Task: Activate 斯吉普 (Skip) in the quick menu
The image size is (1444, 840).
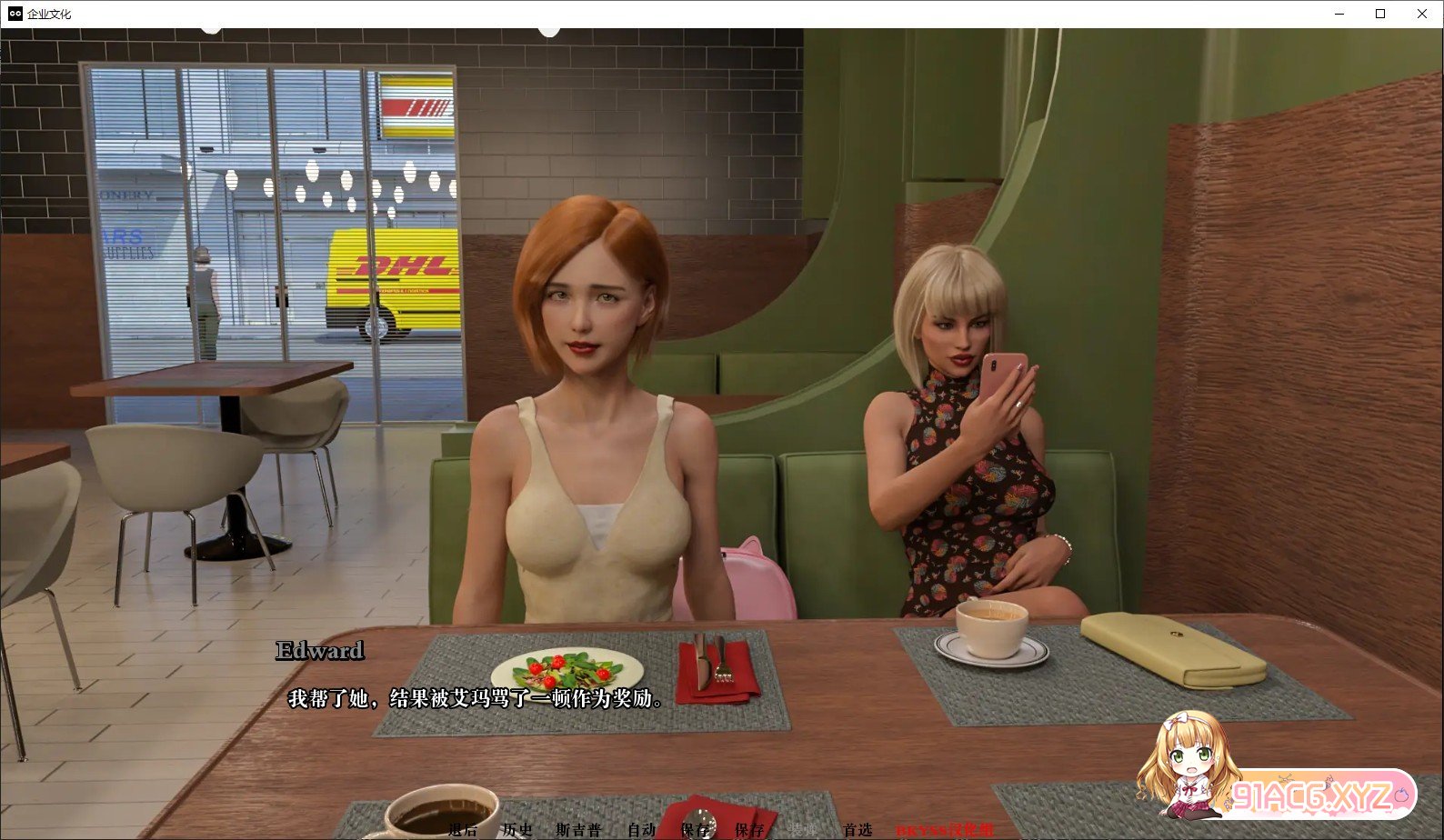Action: click(578, 829)
